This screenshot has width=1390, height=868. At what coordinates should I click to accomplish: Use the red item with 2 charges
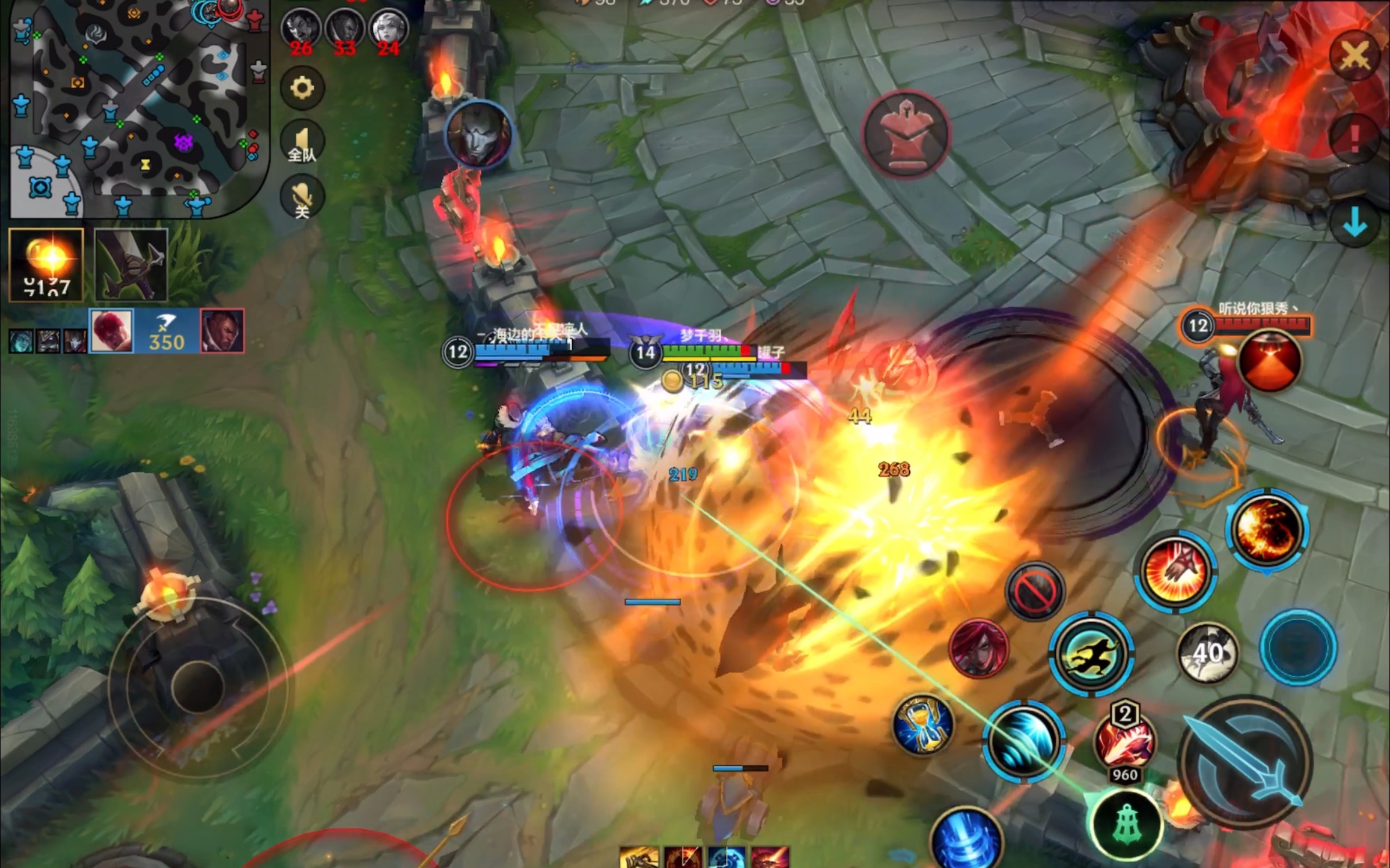(1125, 741)
